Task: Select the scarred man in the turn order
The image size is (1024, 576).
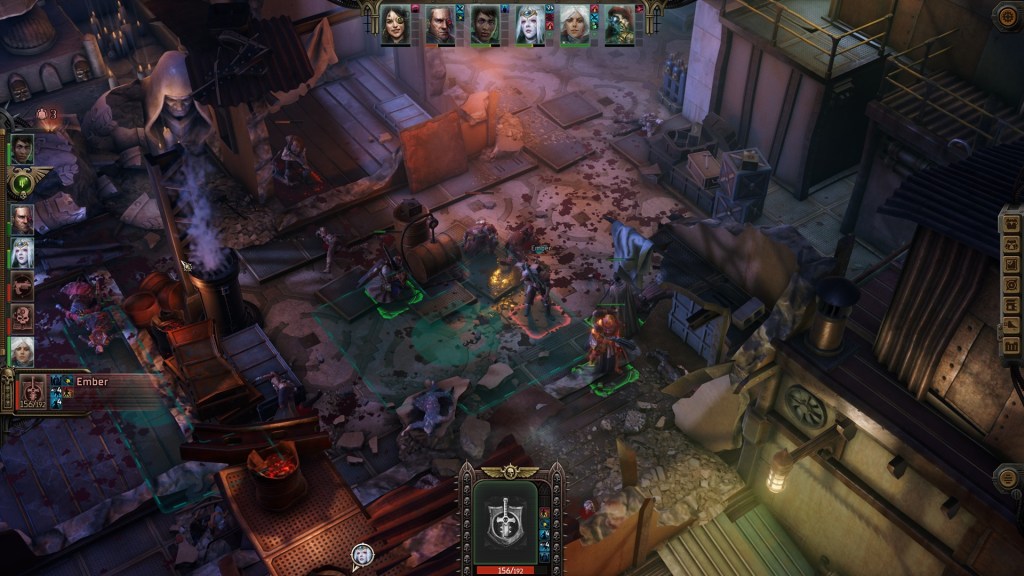Action: [22, 218]
